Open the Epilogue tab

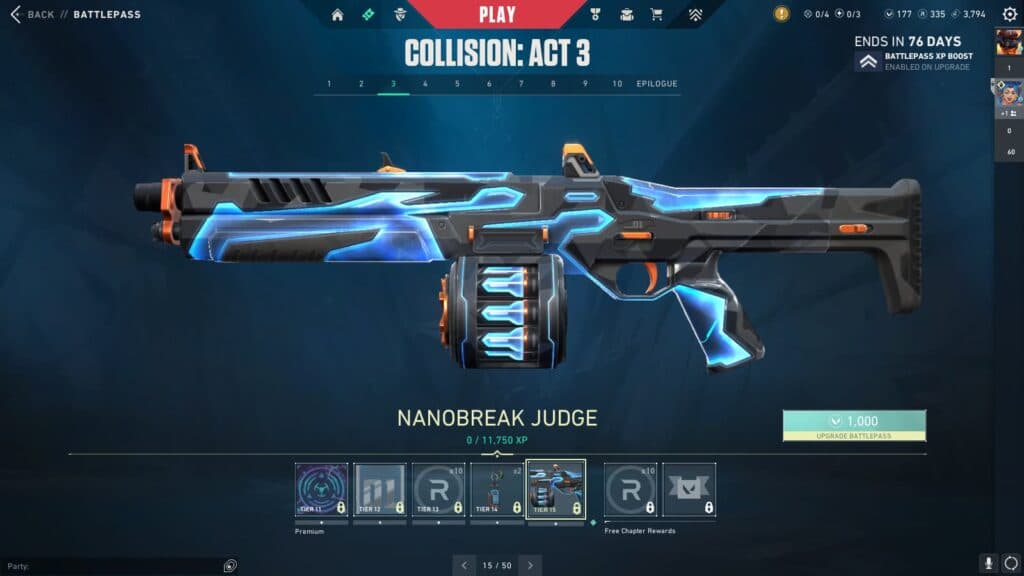pyautogui.click(x=657, y=84)
